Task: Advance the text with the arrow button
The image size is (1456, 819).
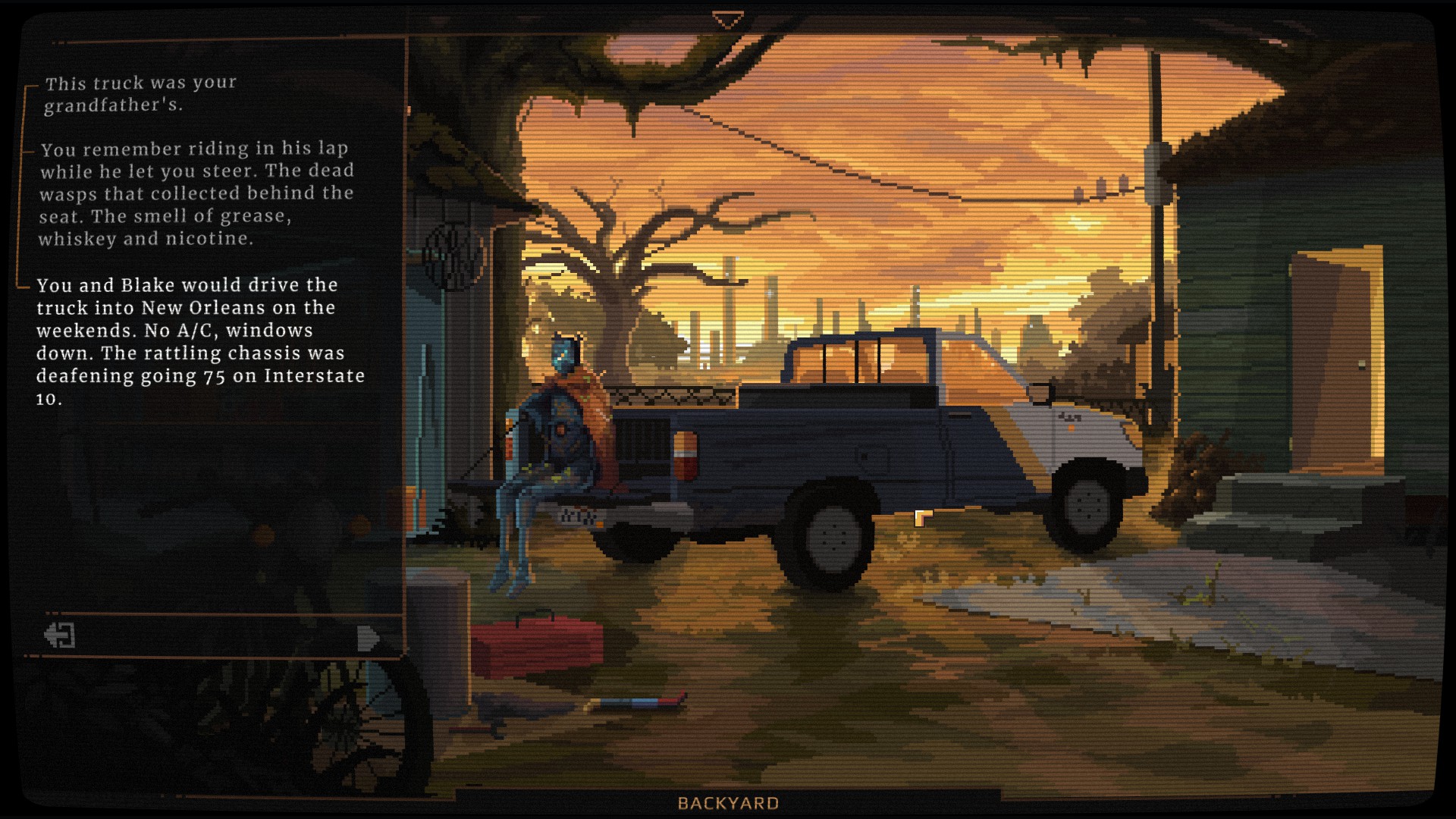Action: (x=368, y=639)
